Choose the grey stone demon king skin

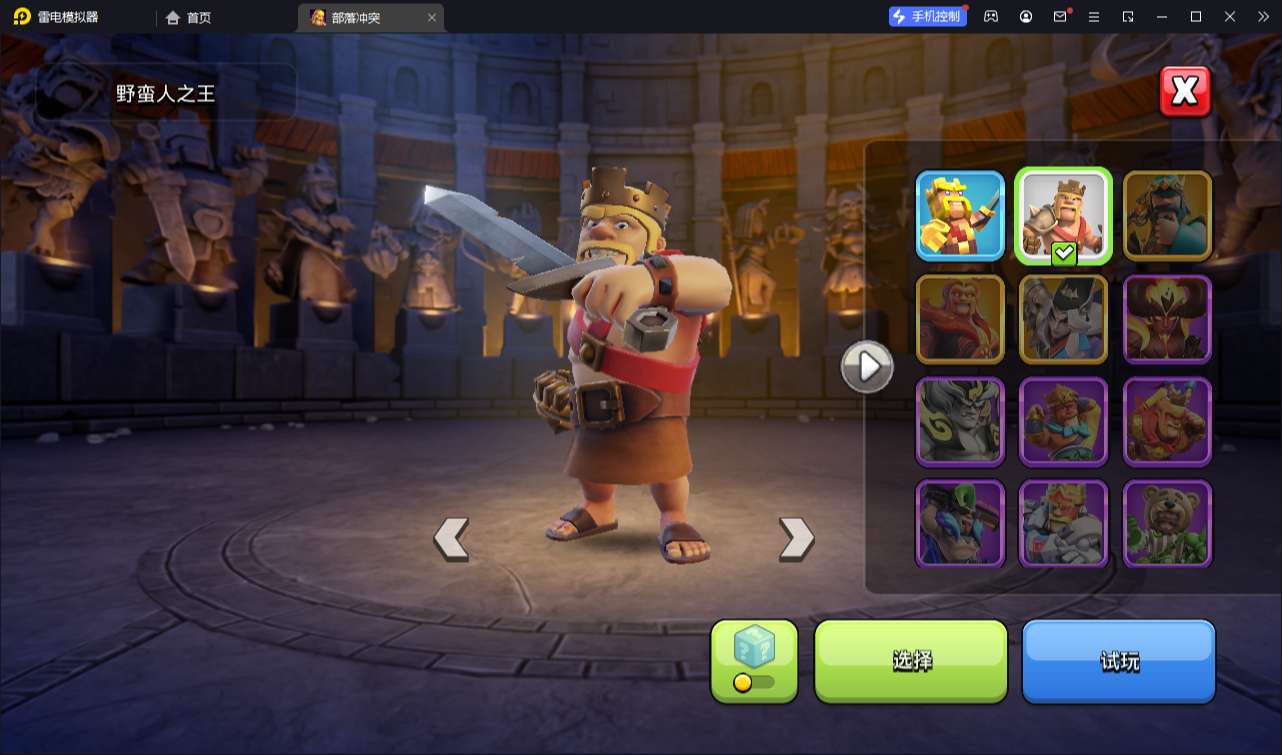[960, 422]
